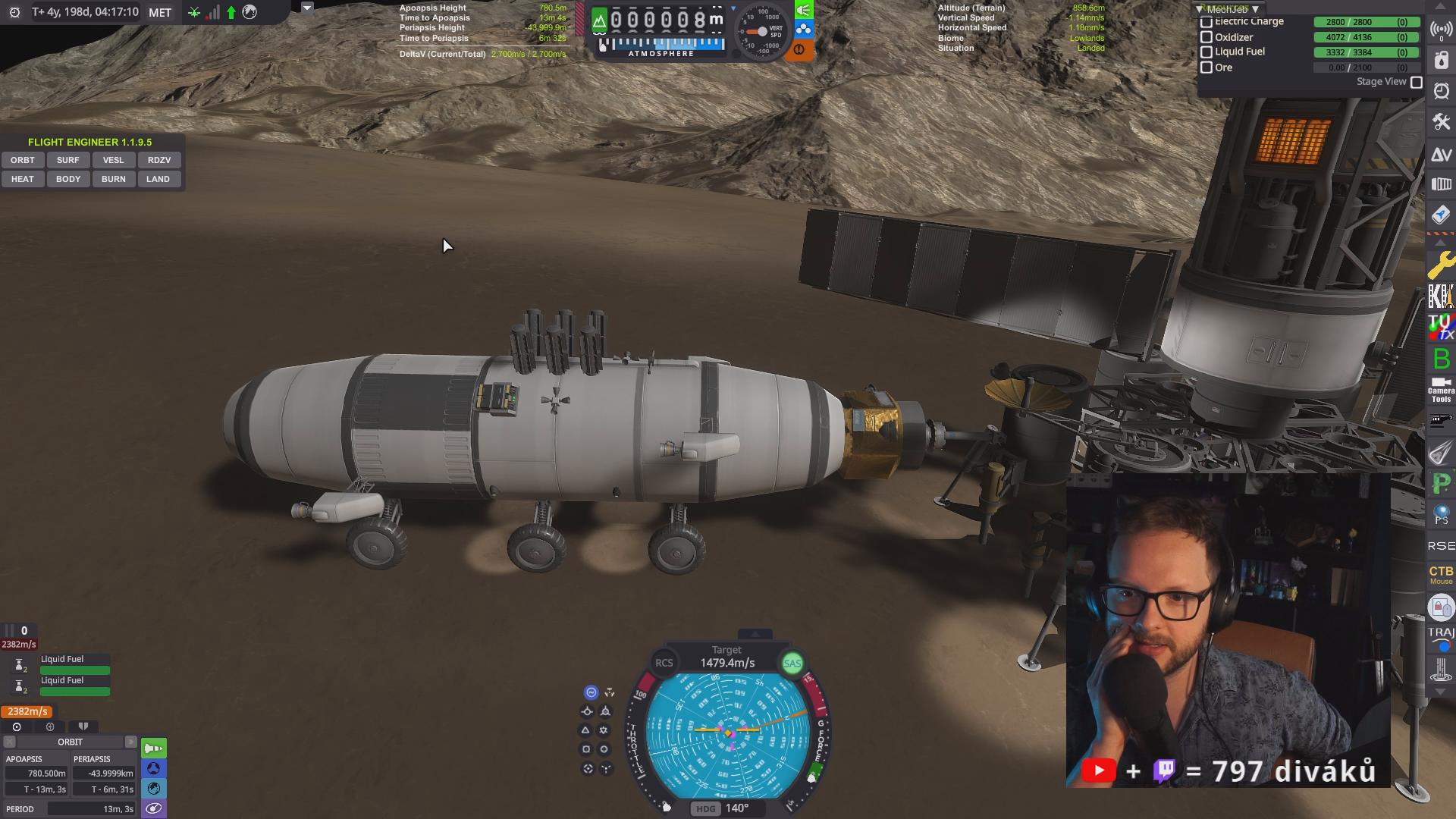The height and width of the screenshot is (819, 1456).
Task: Tick the Oxidizer resource checkbox
Action: pyautogui.click(x=1207, y=37)
